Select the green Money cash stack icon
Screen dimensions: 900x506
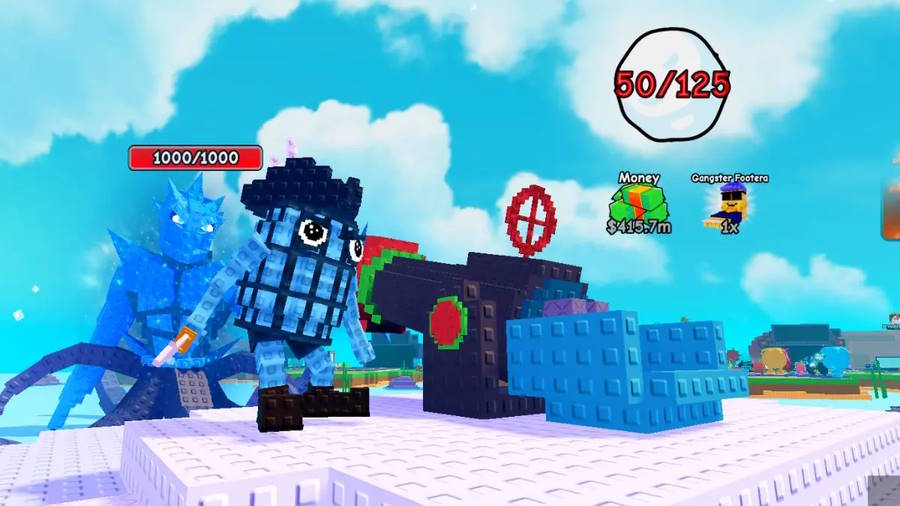[638, 203]
